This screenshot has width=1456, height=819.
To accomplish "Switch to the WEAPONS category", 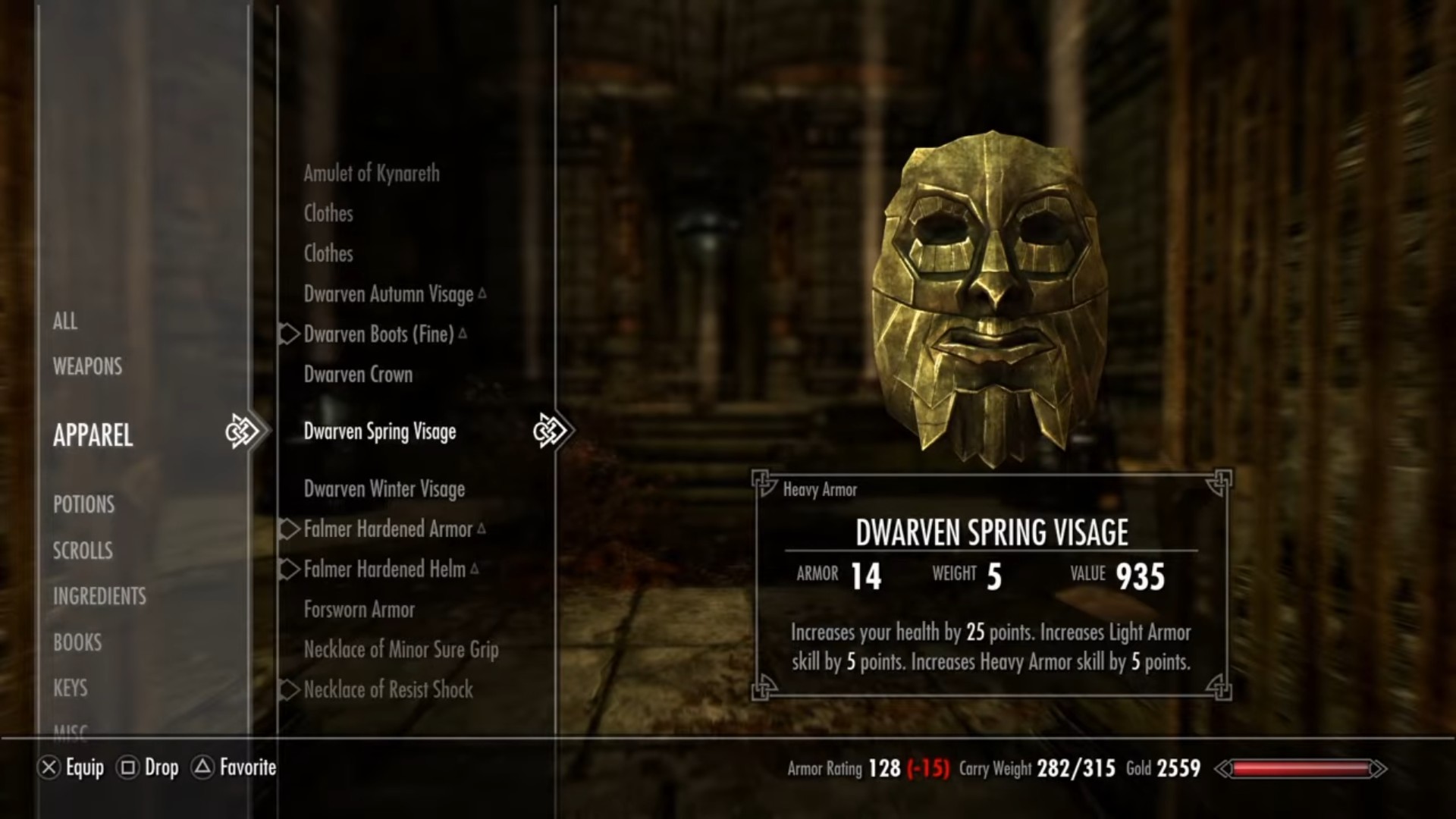I will click(x=88, y=367).
